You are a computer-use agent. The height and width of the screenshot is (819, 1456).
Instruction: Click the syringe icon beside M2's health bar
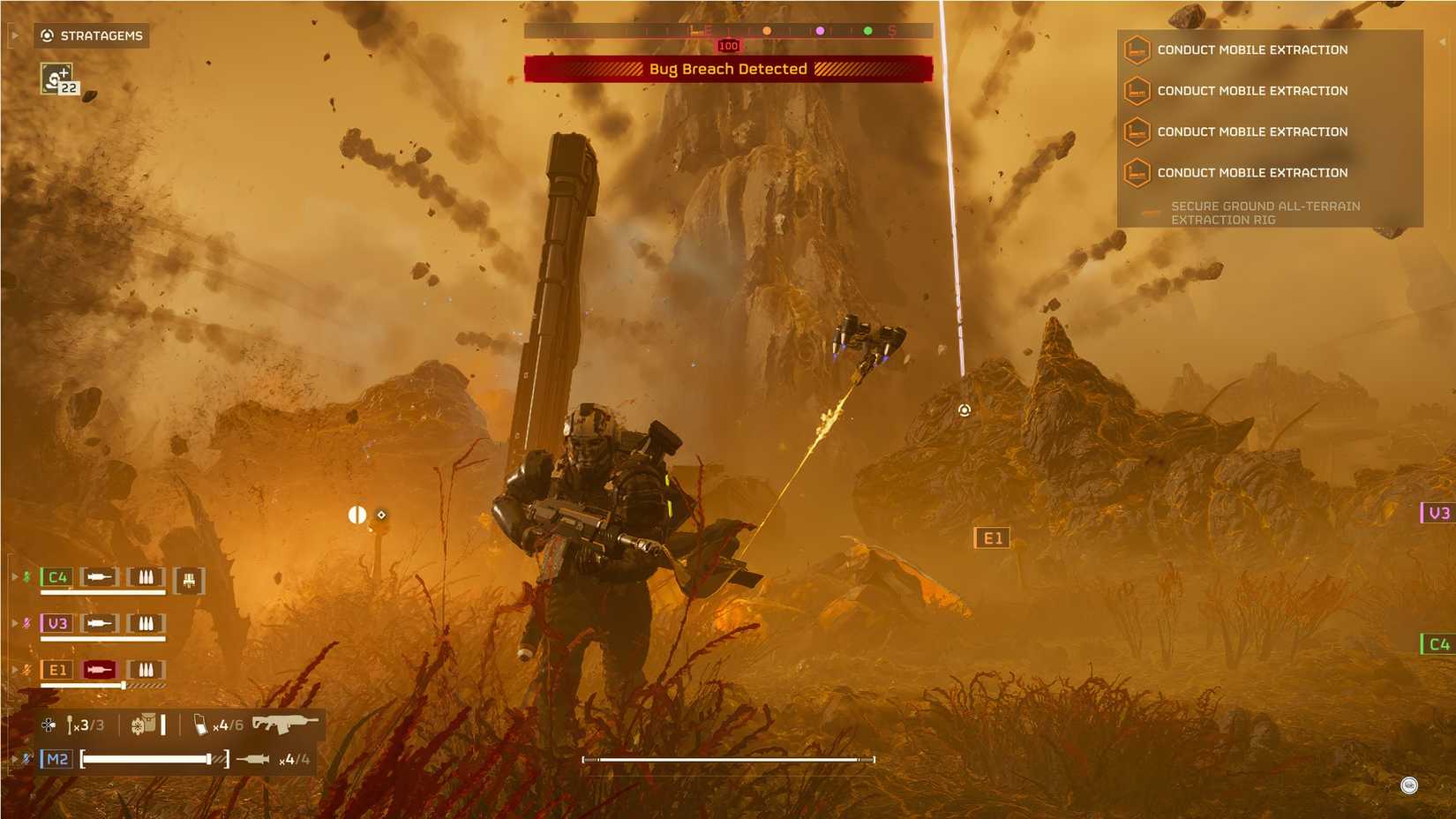(254, 758)
